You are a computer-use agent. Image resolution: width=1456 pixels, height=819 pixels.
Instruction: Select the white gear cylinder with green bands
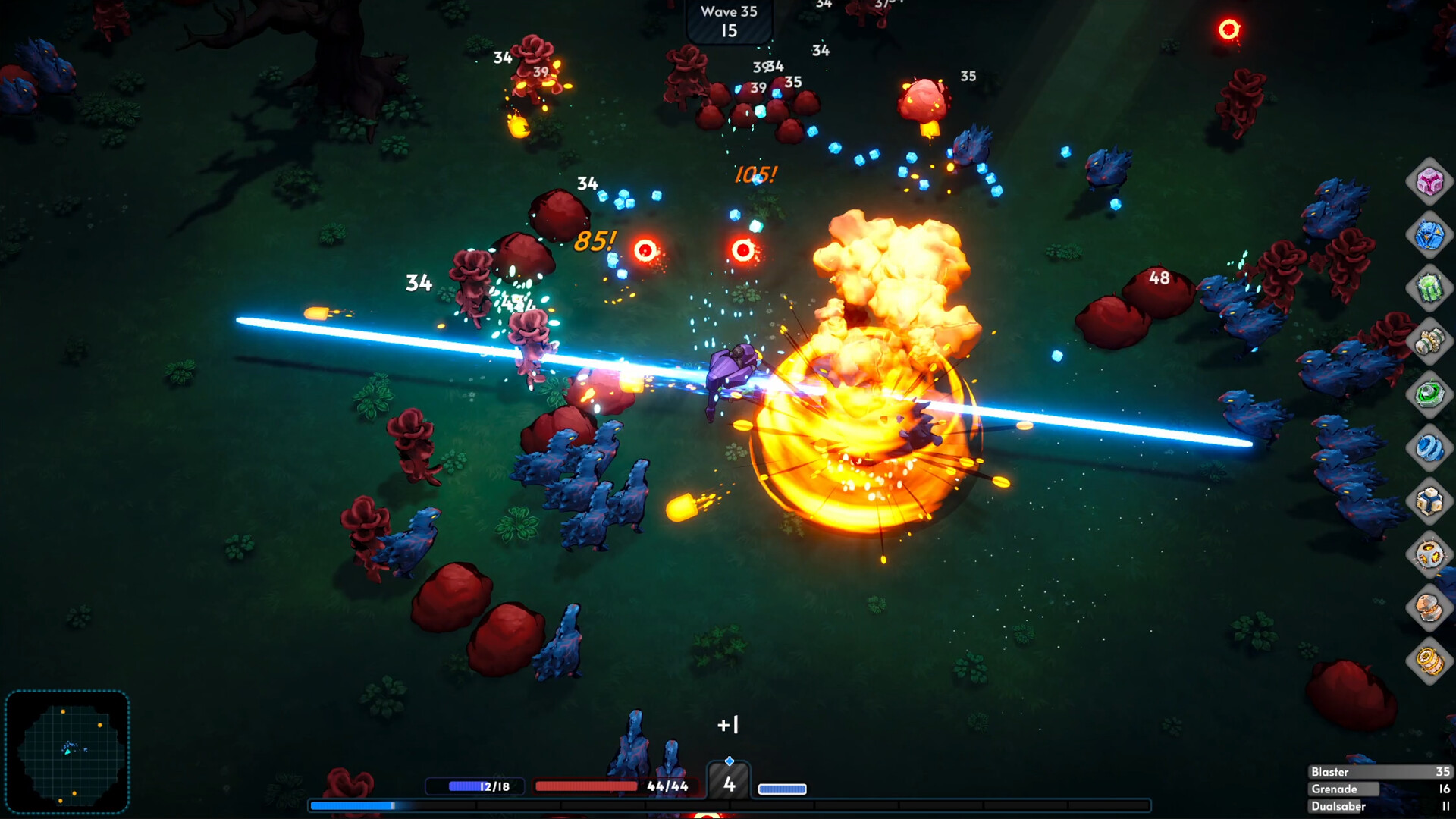(x=1429, y=341)
